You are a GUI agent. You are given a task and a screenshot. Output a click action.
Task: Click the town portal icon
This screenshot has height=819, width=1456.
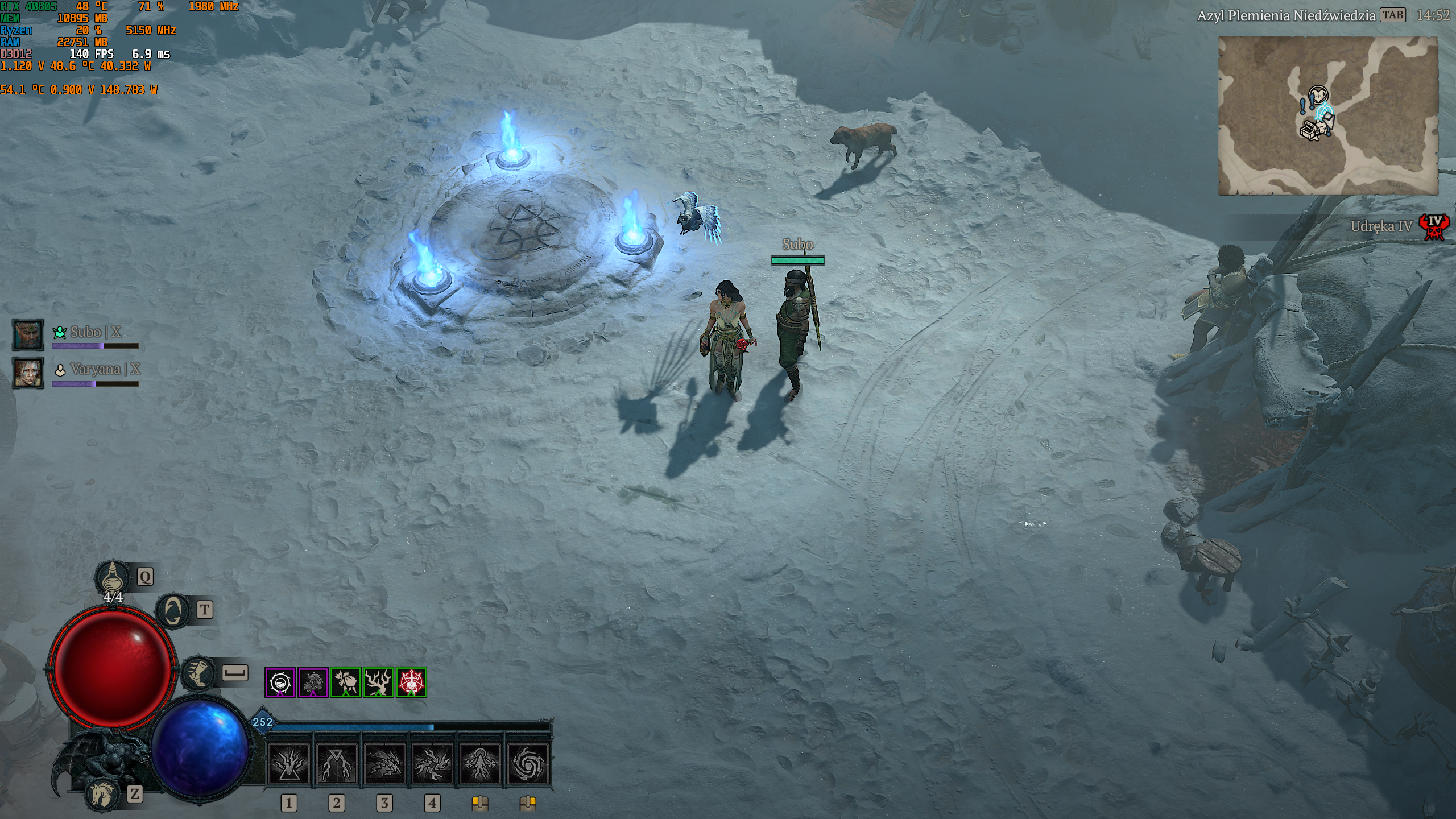pos(173,611)
